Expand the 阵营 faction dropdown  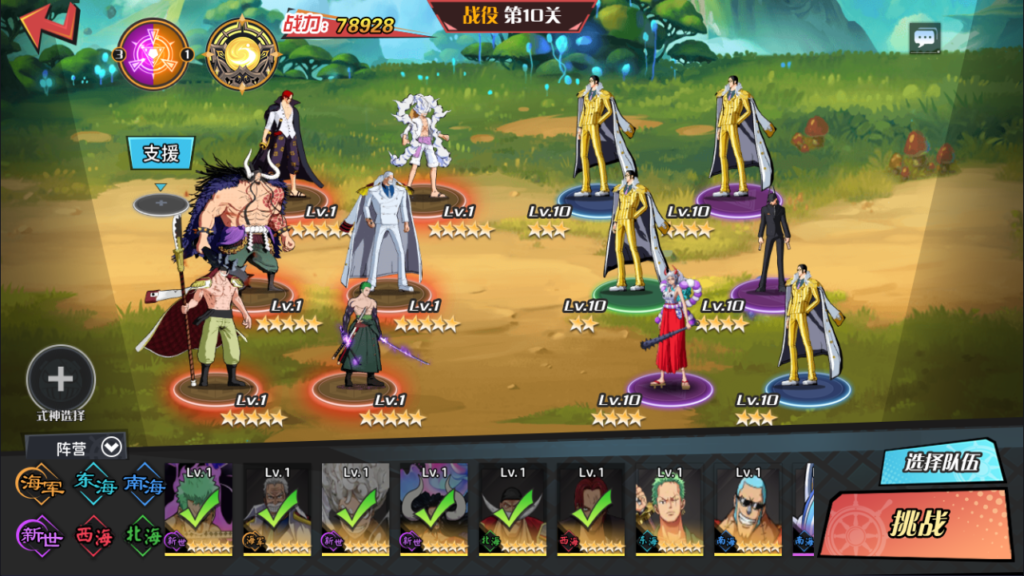(111, 447)
